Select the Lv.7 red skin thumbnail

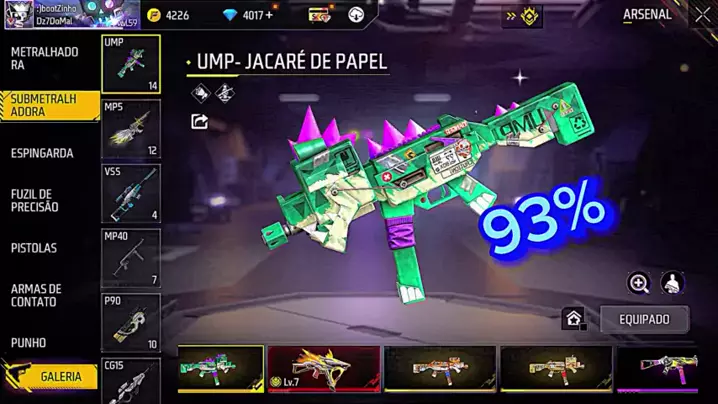click(x=324, y=369)
